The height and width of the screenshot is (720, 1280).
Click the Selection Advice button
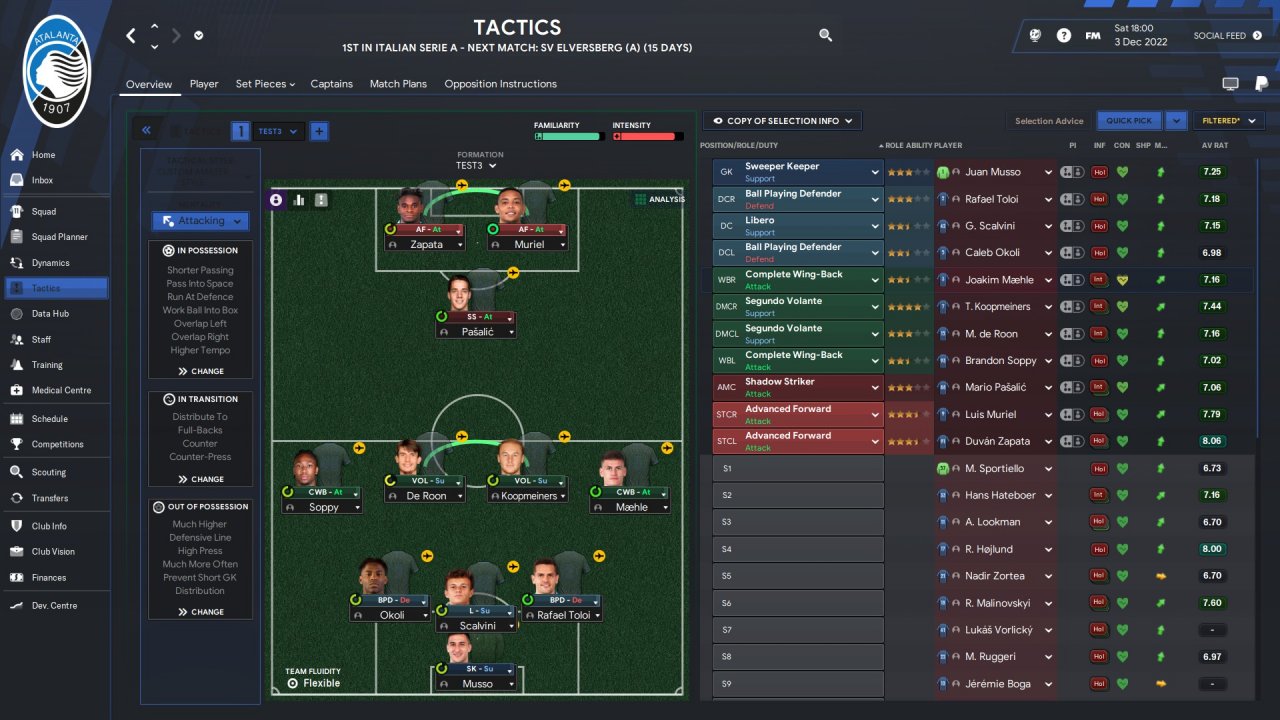click(1048, 121)
